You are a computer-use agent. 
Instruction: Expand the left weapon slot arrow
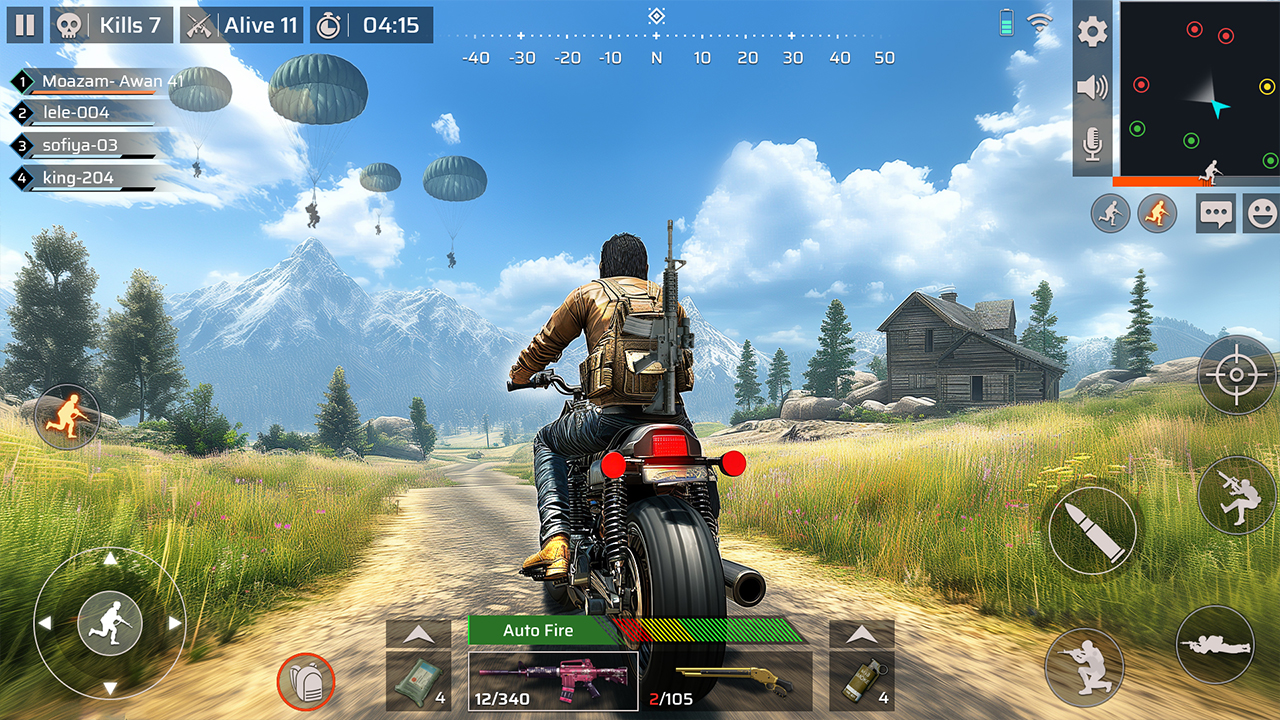click(417, 632)
